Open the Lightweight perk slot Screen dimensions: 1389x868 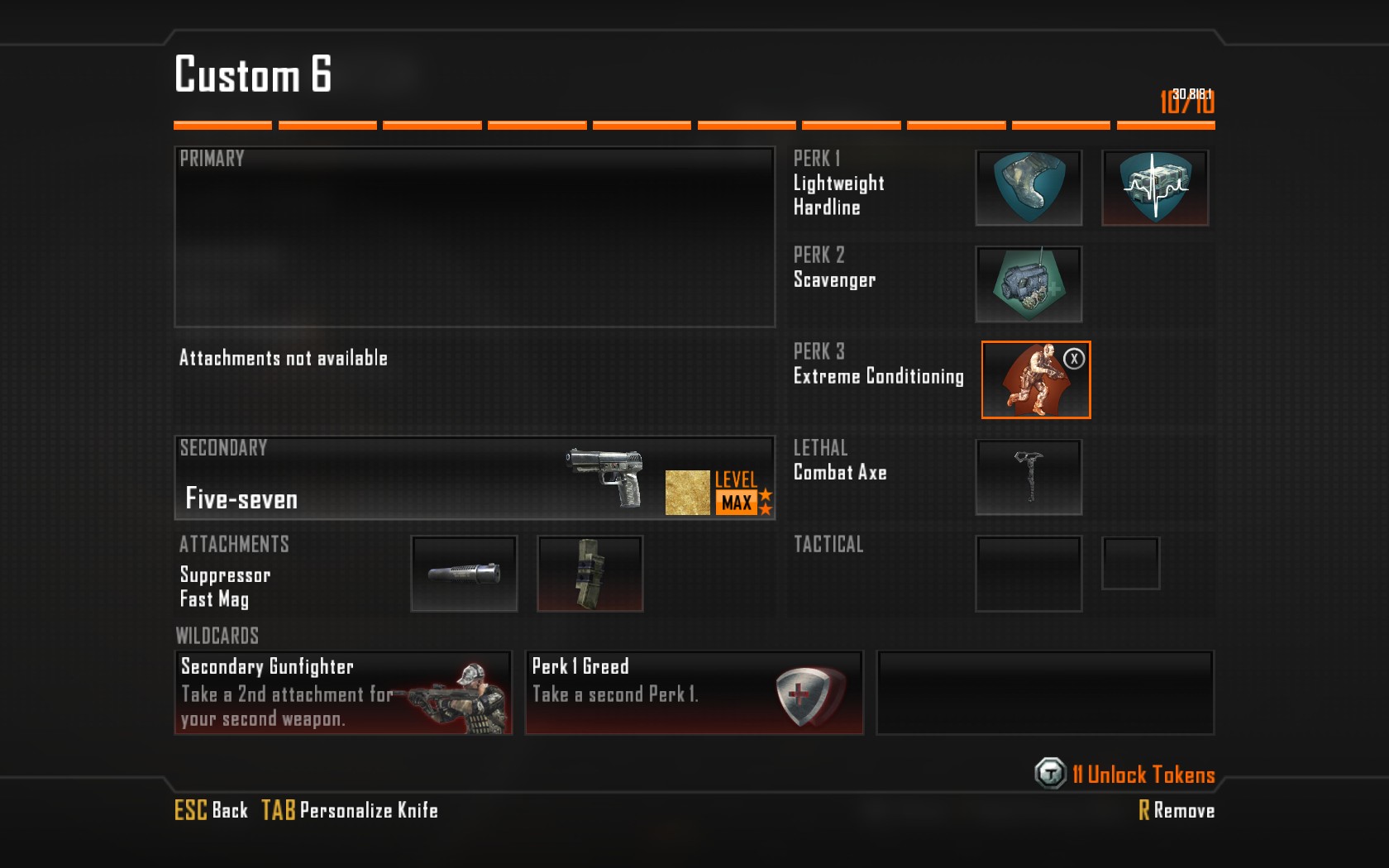tap(1029, 188)
